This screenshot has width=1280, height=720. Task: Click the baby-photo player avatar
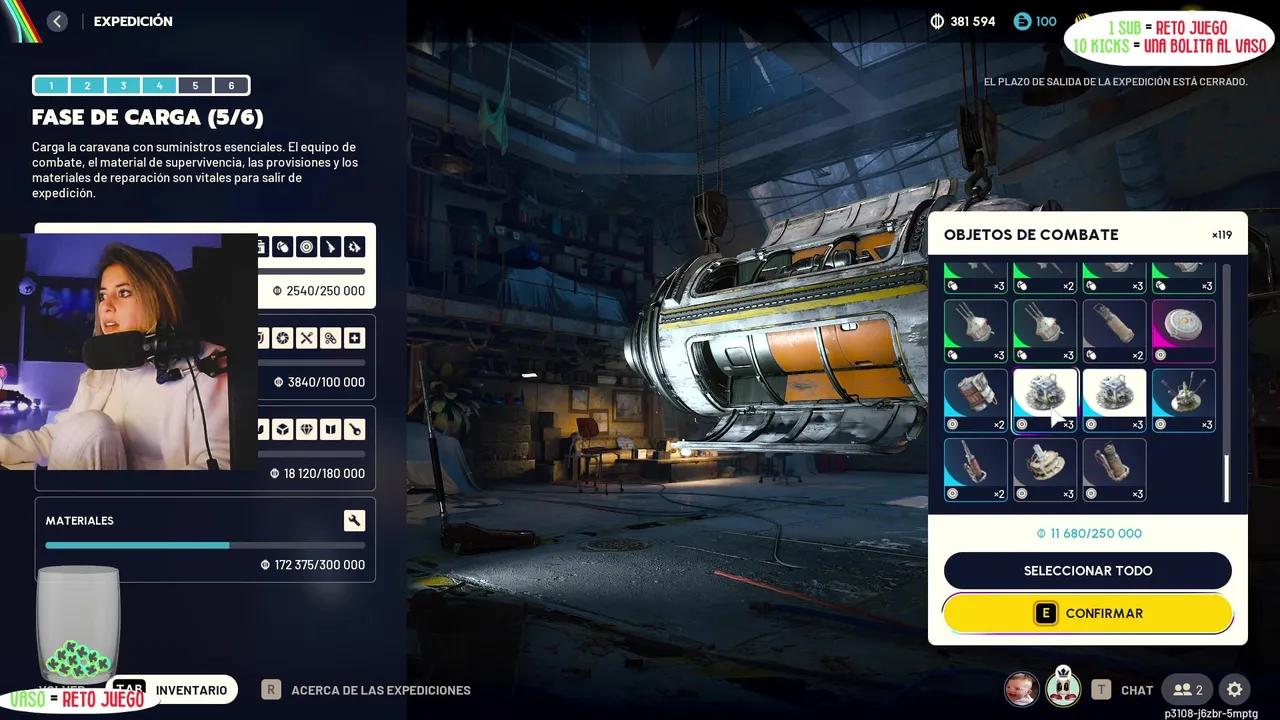(x=1021, y=689)
